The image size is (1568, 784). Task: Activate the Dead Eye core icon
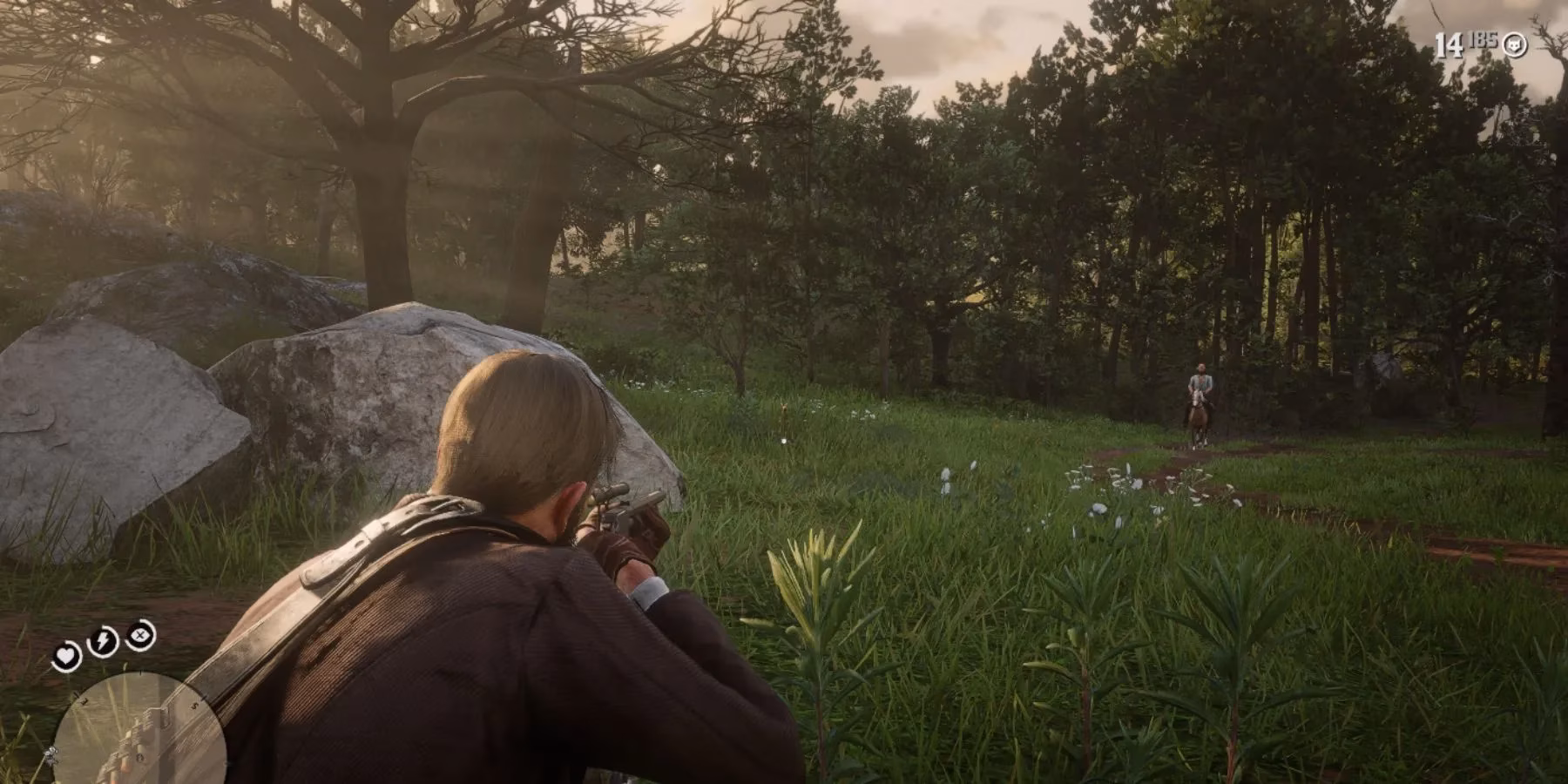pyautogui.click(x=139, y=636)
